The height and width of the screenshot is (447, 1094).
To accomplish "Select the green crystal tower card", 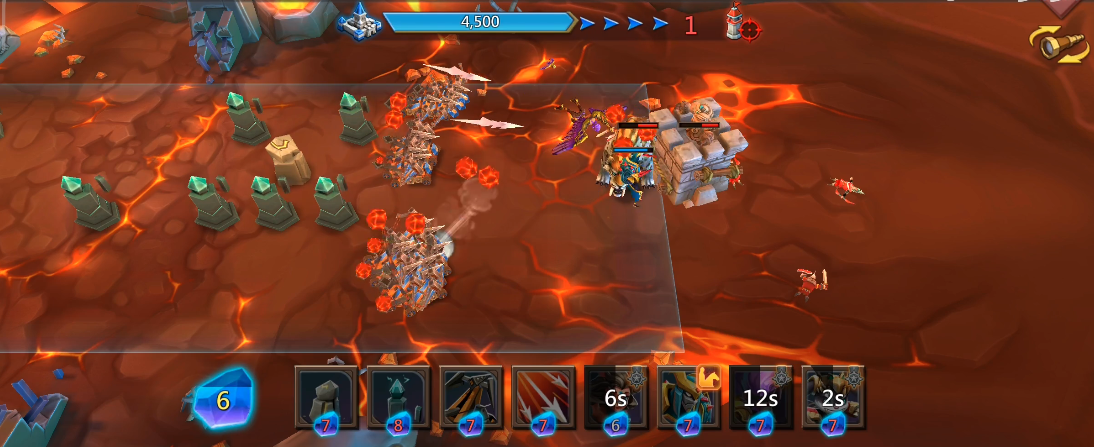I will coord(399,396).
